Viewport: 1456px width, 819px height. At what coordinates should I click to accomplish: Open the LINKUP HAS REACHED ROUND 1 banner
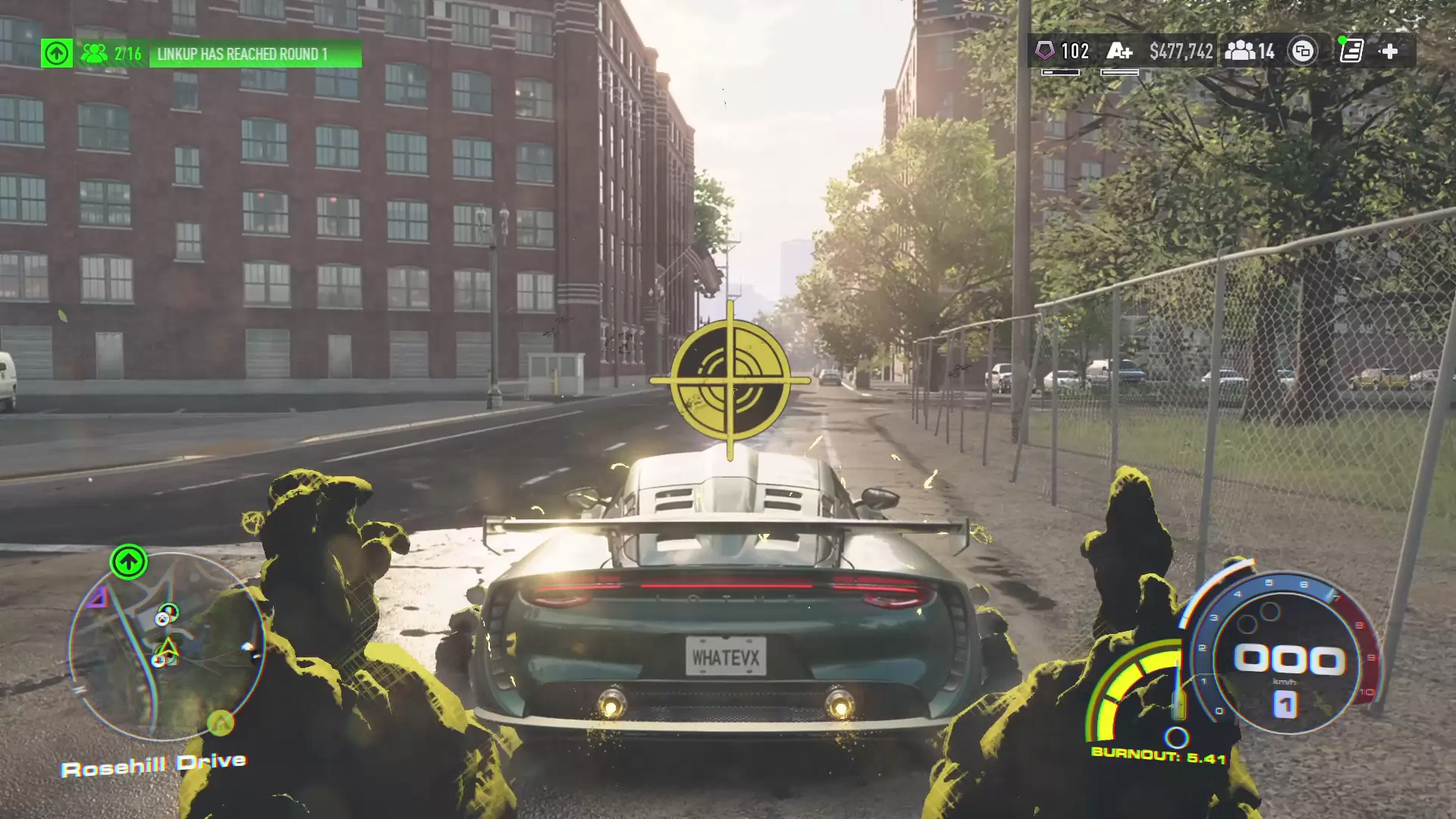click(x=255, y=54)
